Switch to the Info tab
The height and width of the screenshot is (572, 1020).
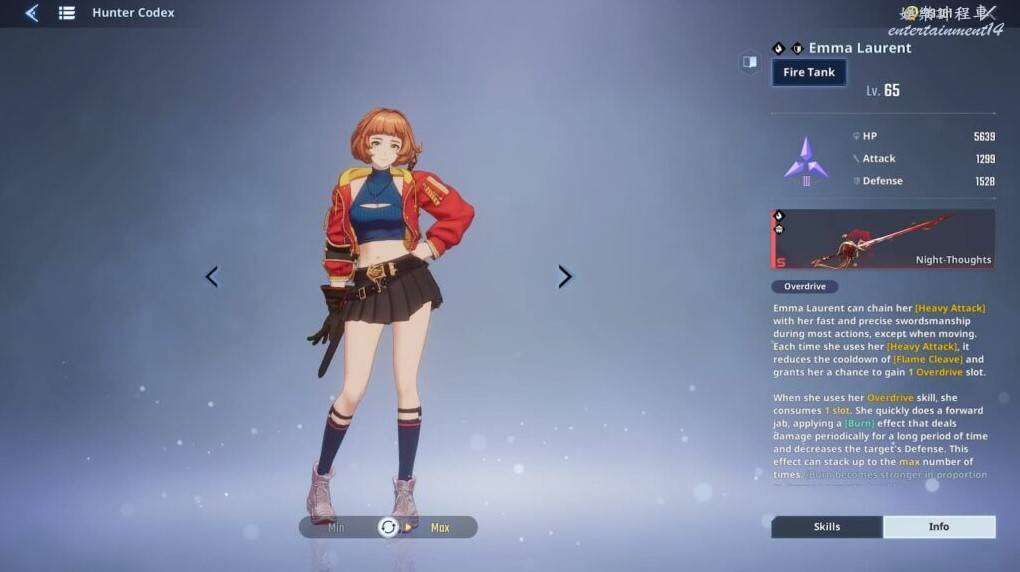pos(938,527)
